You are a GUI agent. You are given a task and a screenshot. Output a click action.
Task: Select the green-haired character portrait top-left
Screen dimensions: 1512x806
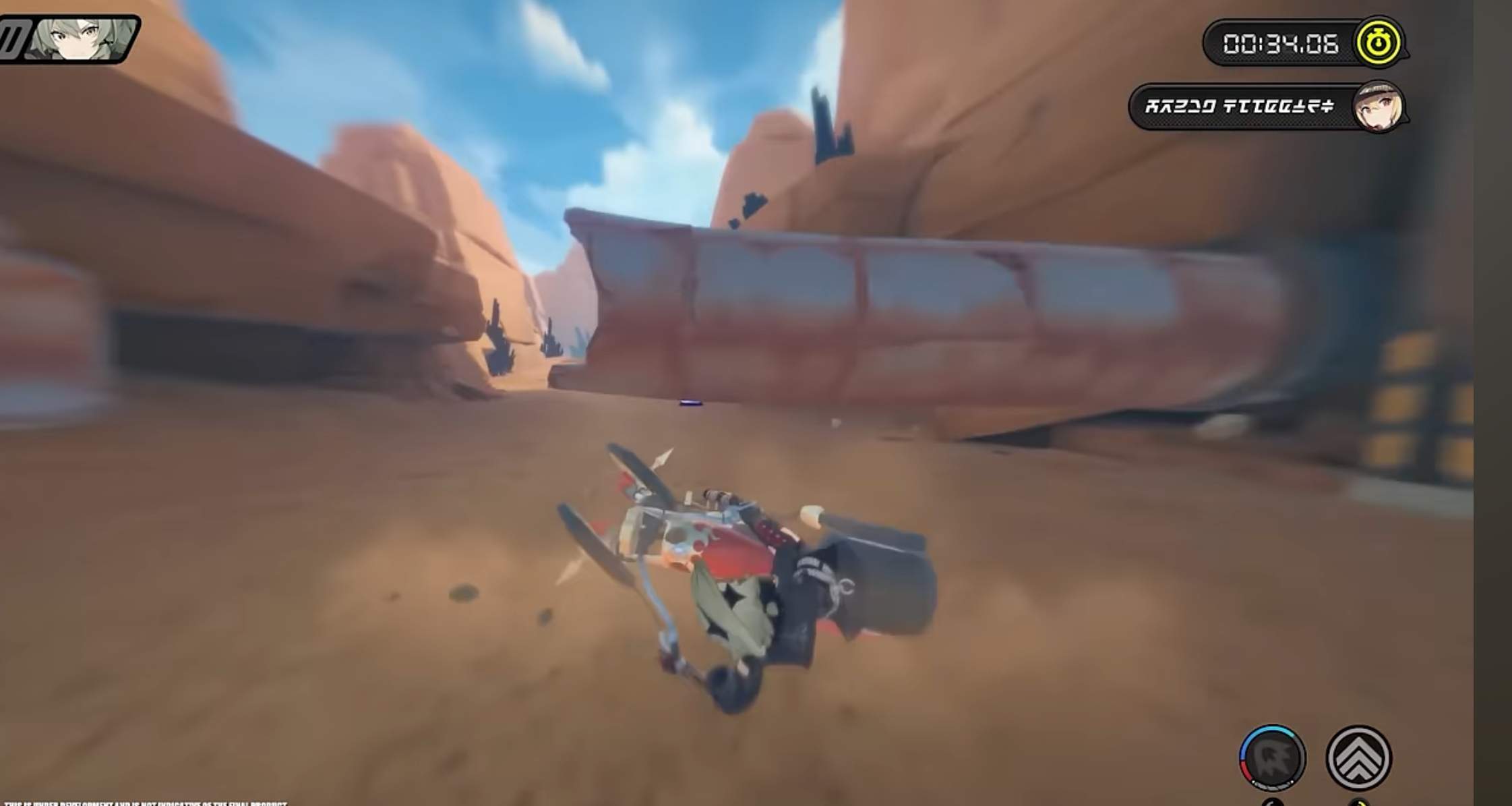click(x=81, y=37)
